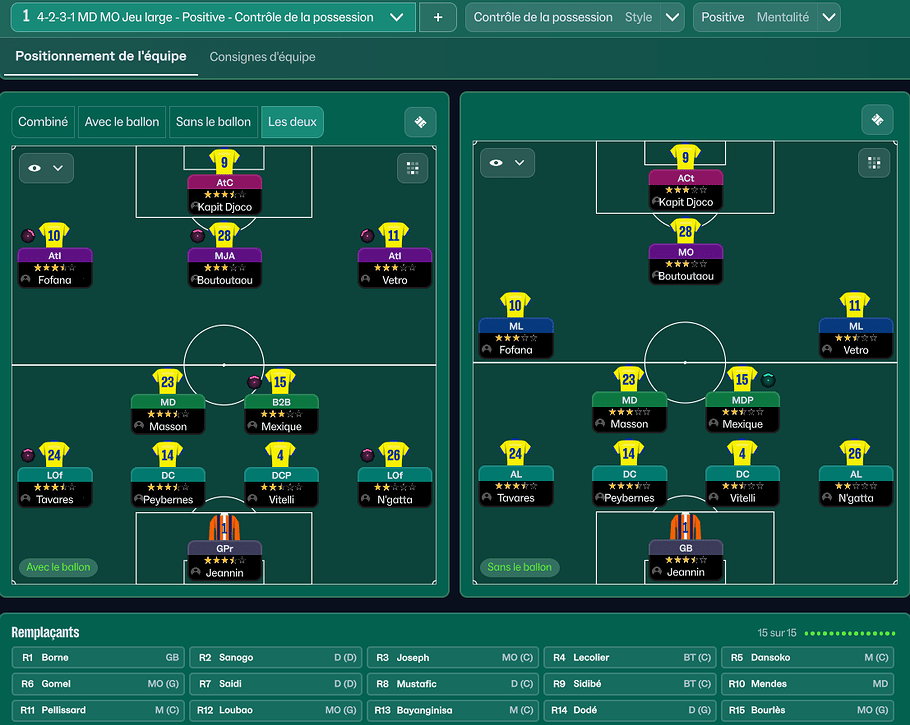Select Peybernes on the left pitch
The width and height of the screenshot is (910, 725).
(167, 486)
